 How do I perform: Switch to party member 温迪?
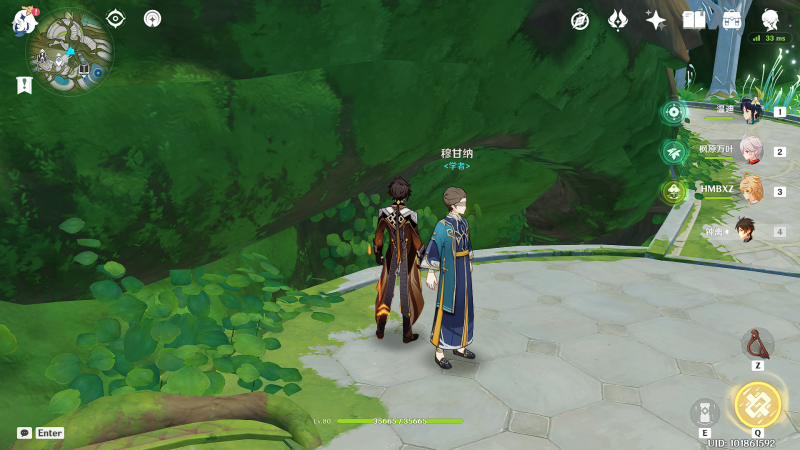tap(751, 111)
